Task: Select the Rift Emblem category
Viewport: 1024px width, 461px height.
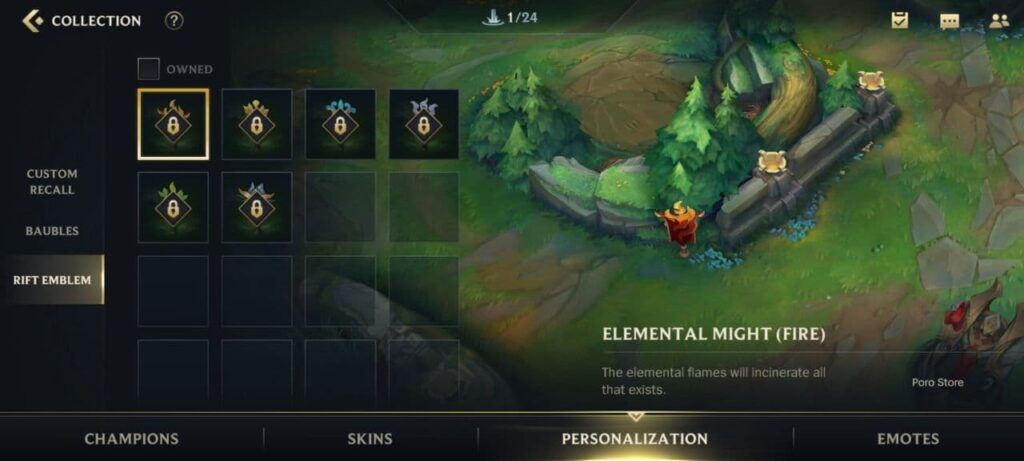Action: (x=52, y=280)
